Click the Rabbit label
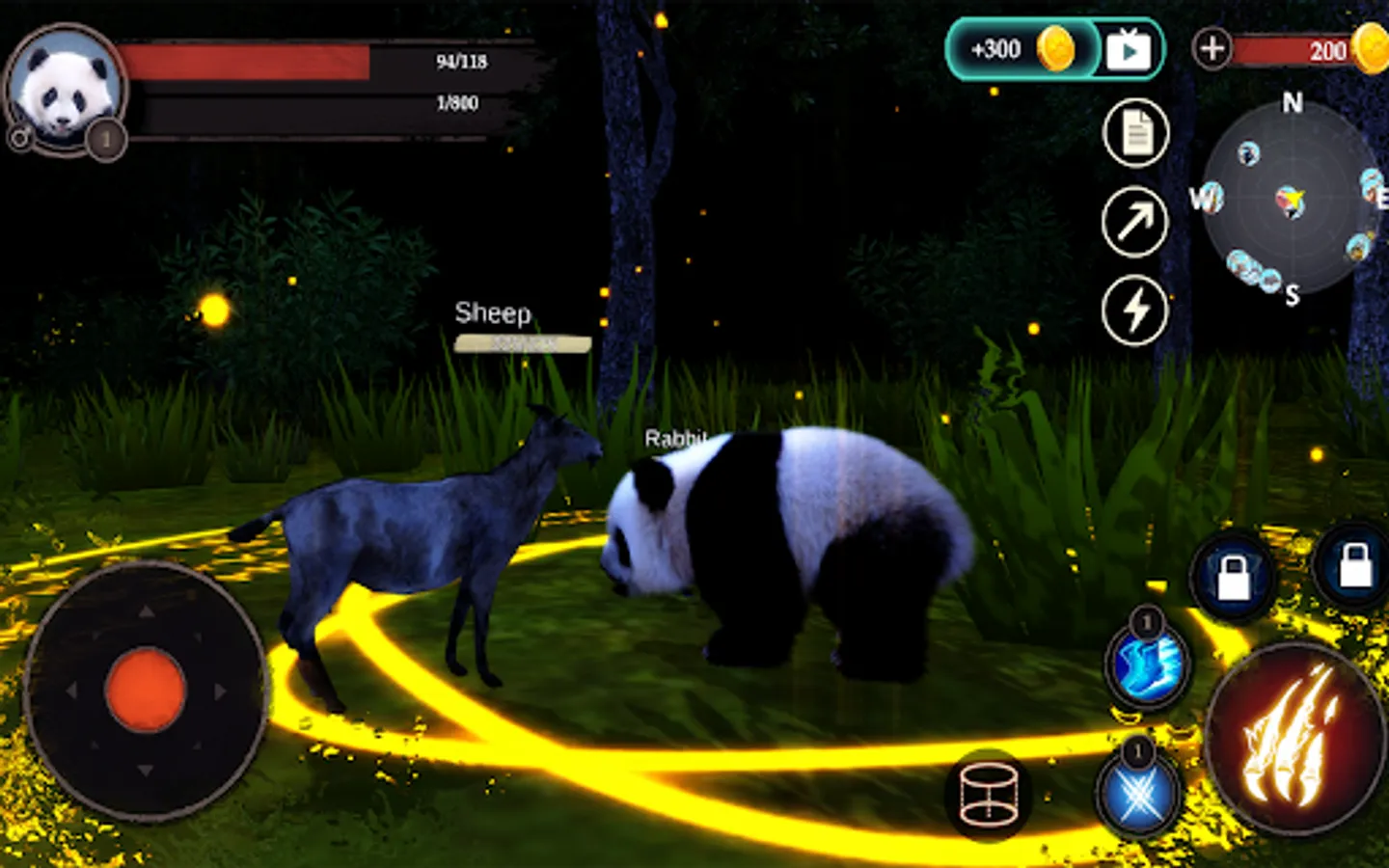1389x868 pixels. (675, 439)
